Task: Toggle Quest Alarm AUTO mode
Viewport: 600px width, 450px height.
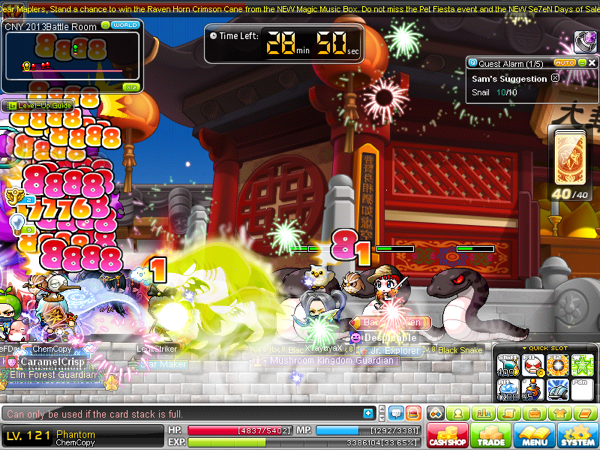Action: pos(564,62)
